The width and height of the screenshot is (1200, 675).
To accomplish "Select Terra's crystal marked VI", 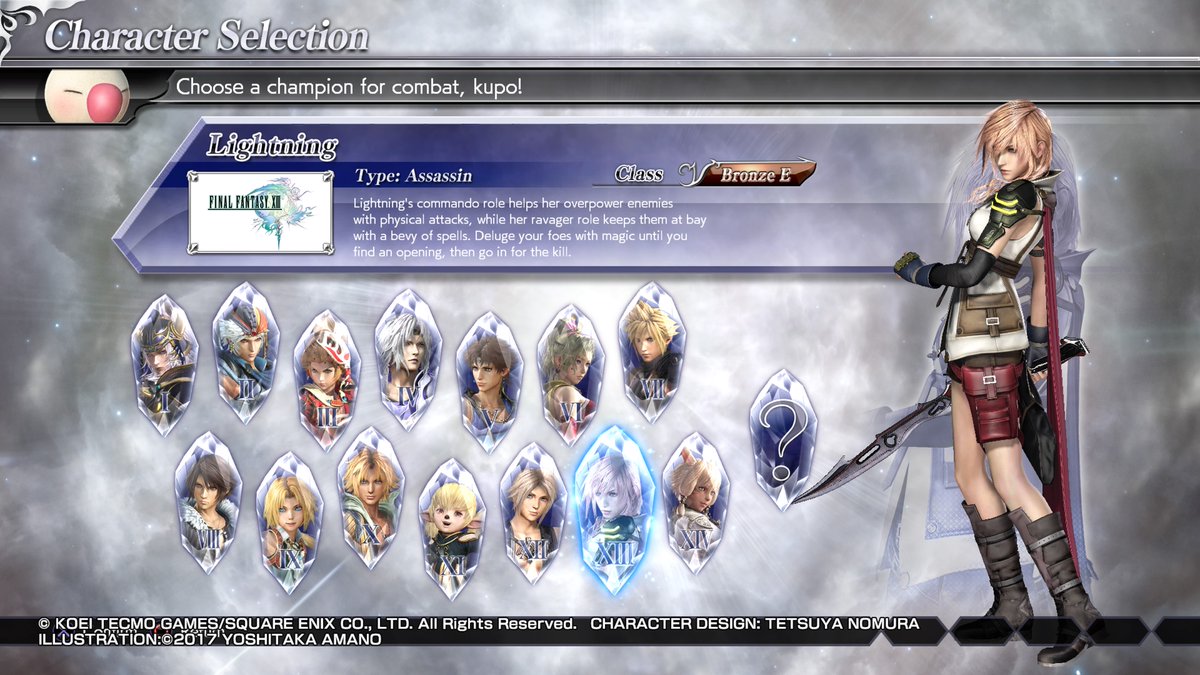I will [x=571, y=373].
